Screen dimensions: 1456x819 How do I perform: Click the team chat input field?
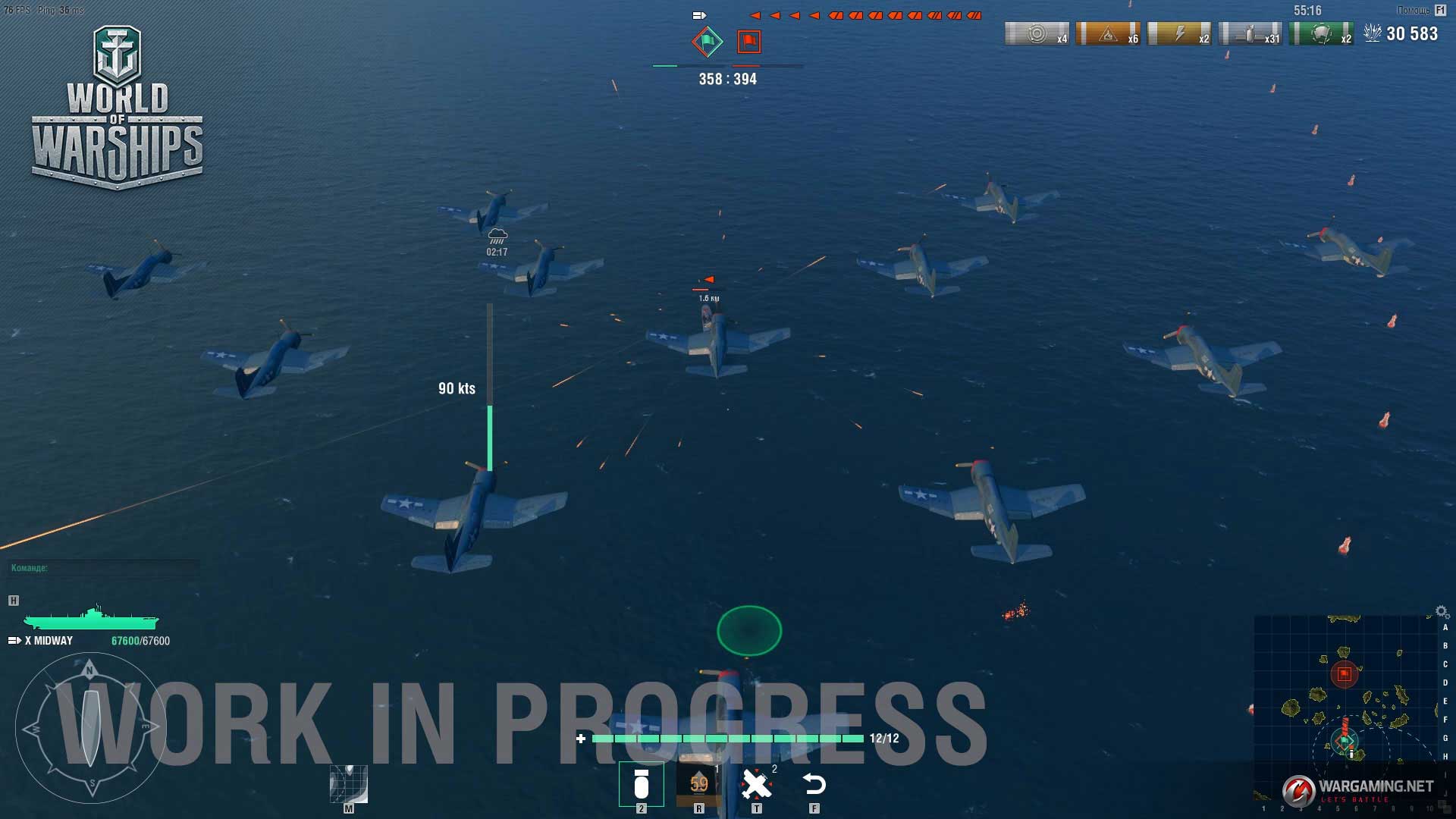click(103, 568)
